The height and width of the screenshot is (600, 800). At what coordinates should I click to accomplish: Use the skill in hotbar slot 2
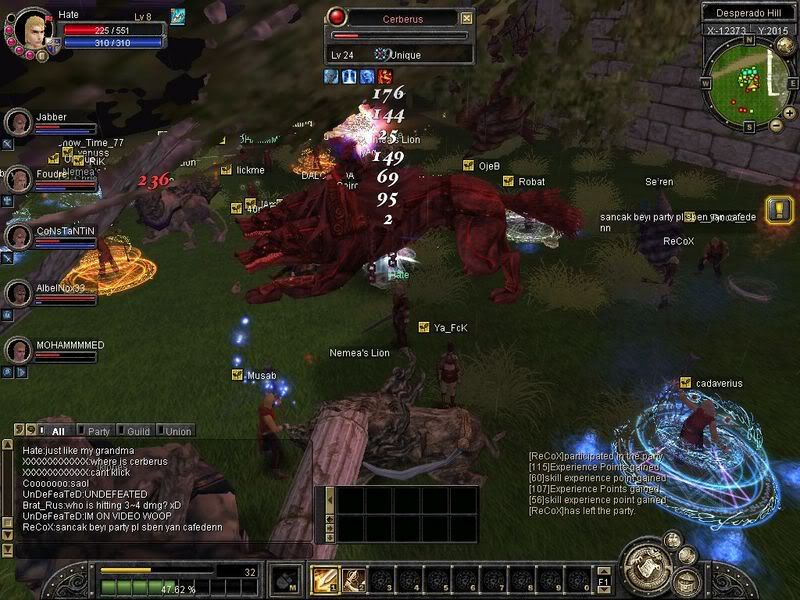tap(353, 579)
